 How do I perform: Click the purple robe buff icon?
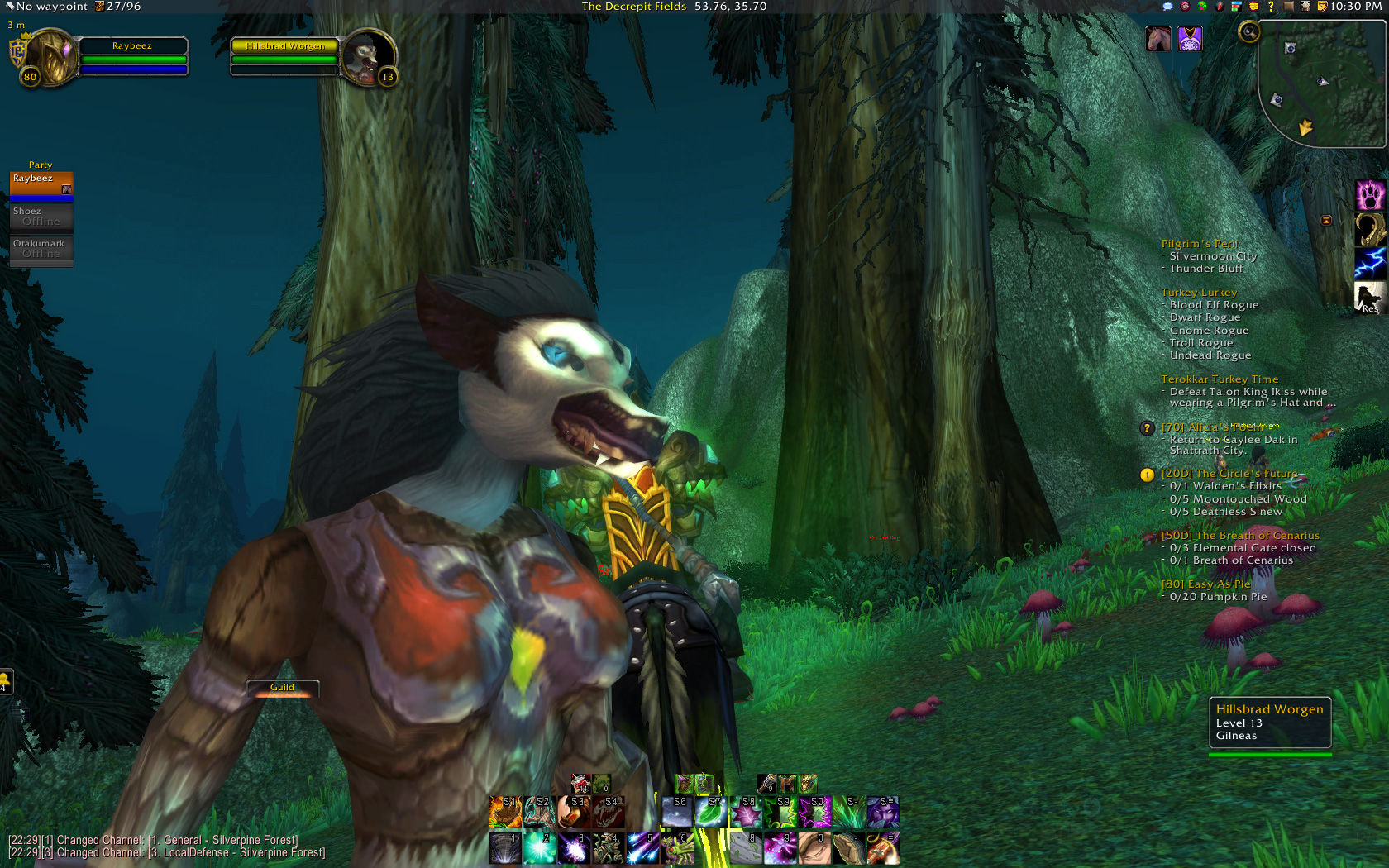pos(1190,39)
